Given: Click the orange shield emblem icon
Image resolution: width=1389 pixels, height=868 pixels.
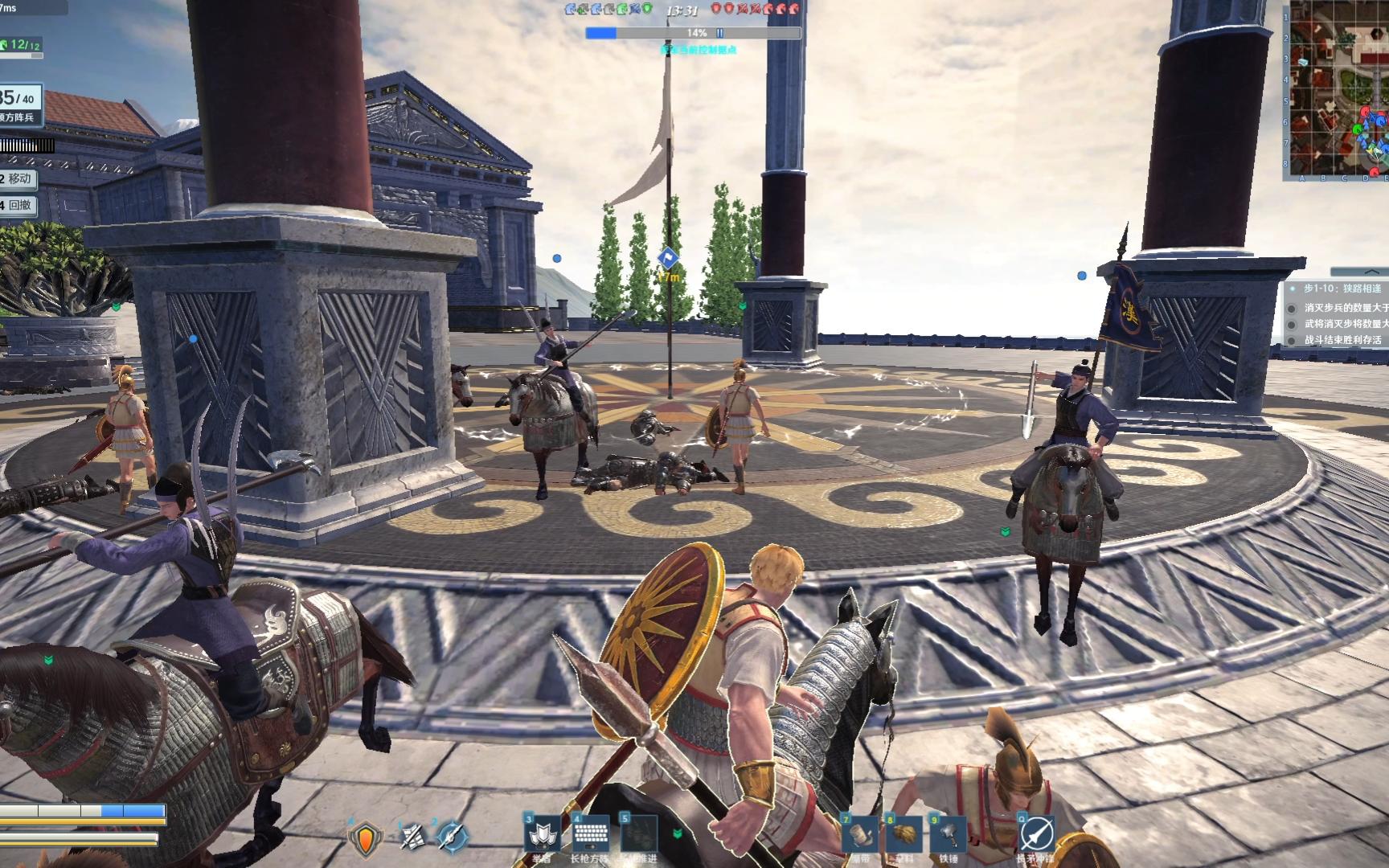Looking at the screenshot, I should (366, 838).
